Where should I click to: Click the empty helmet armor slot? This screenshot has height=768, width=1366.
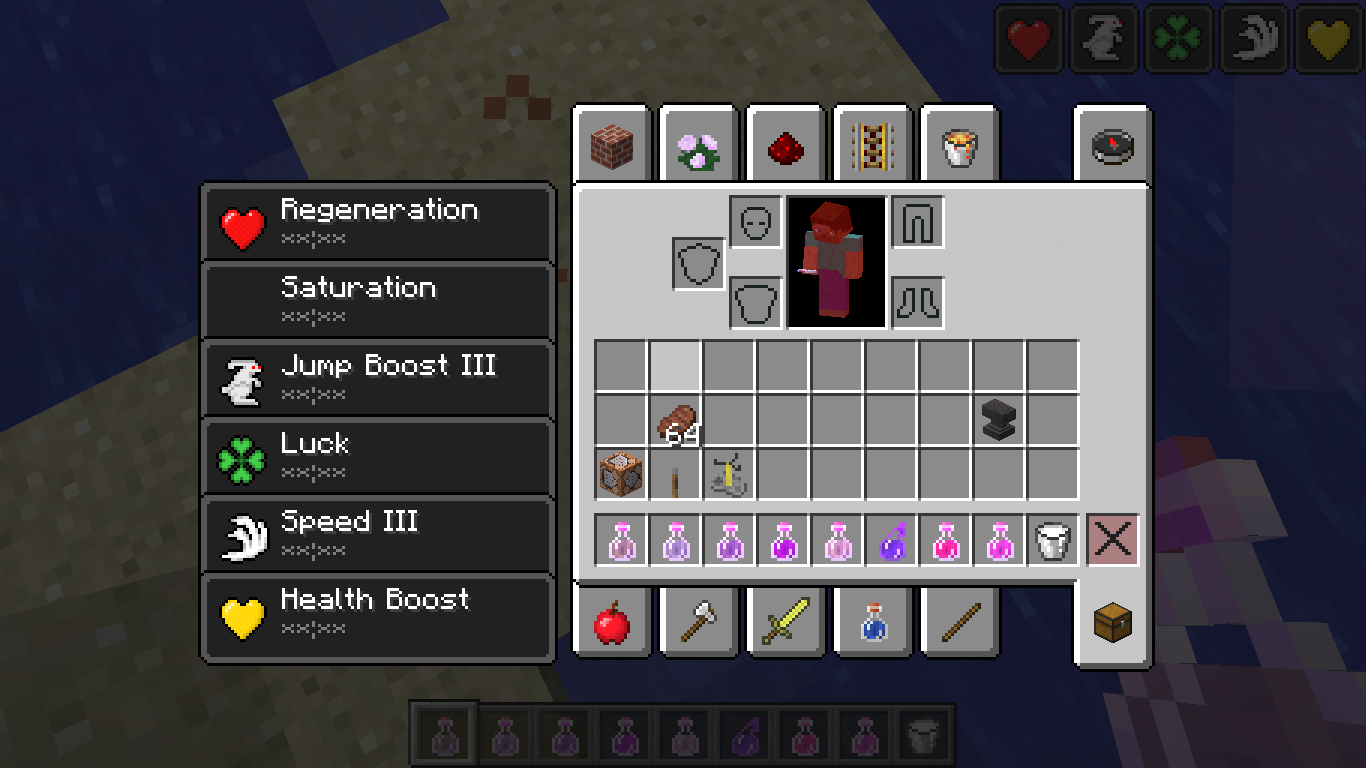[755, 222]
